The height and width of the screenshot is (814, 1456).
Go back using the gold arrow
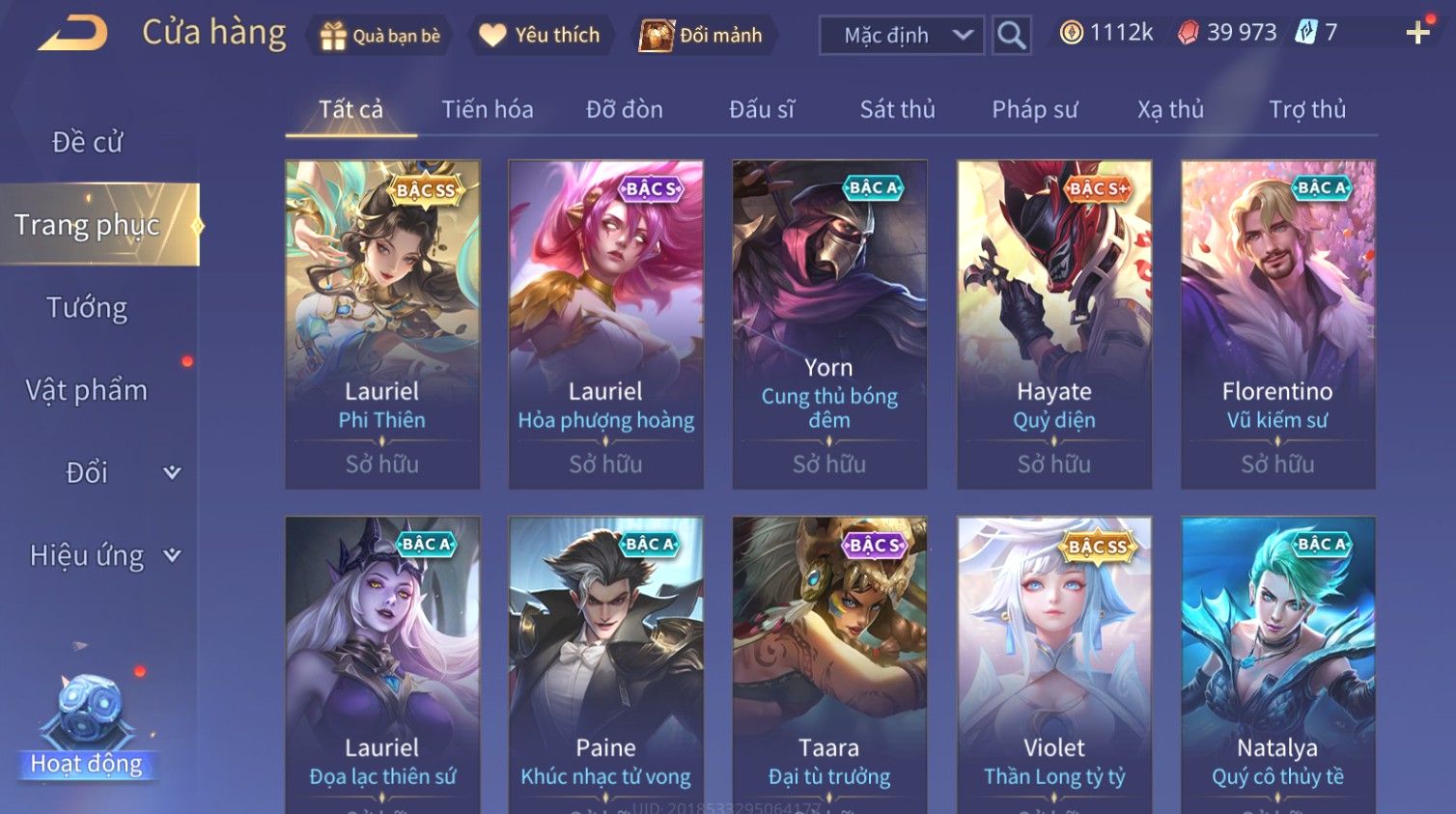(x=73, y=34)
